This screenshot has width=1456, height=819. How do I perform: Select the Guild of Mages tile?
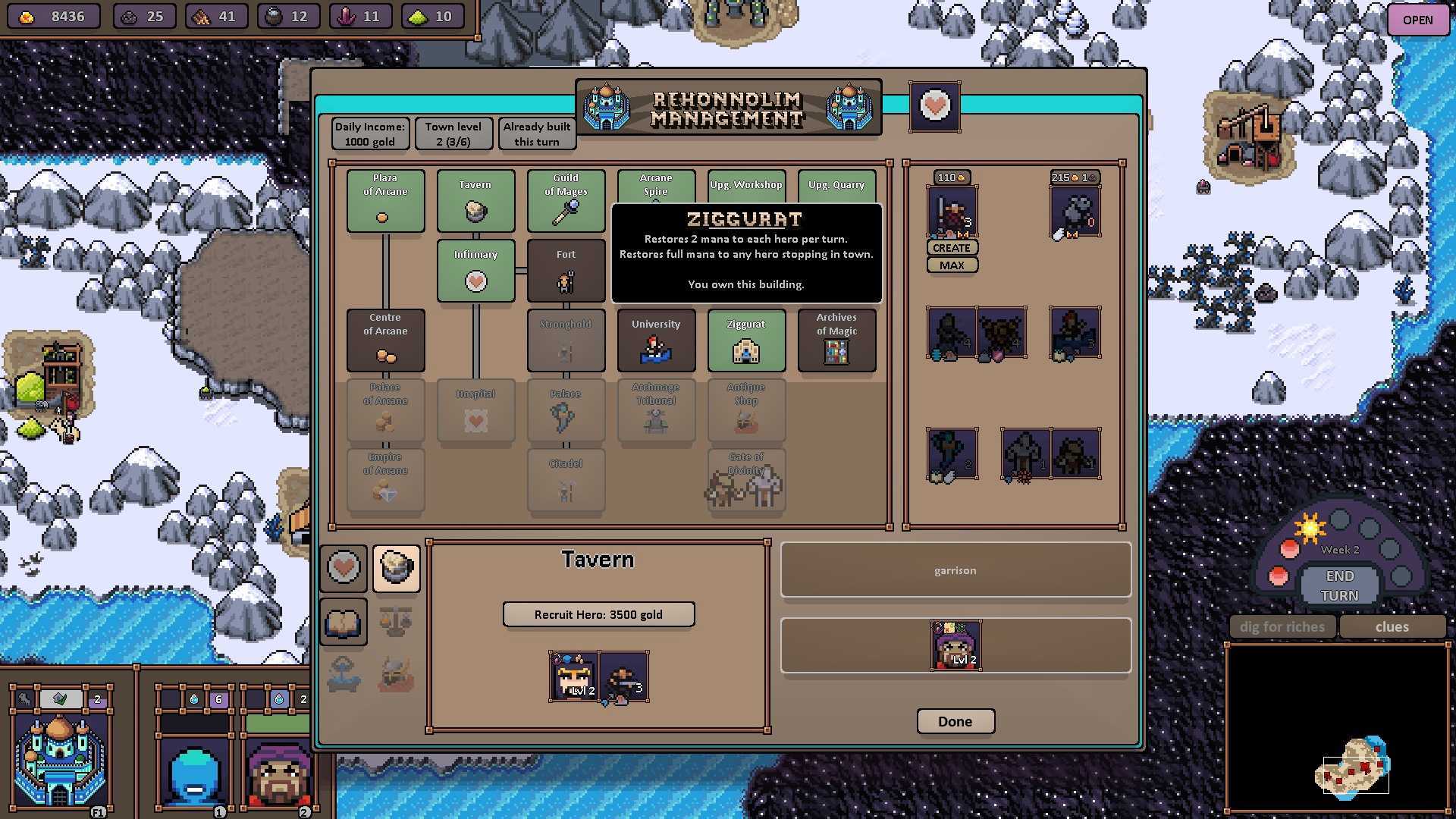566,200
